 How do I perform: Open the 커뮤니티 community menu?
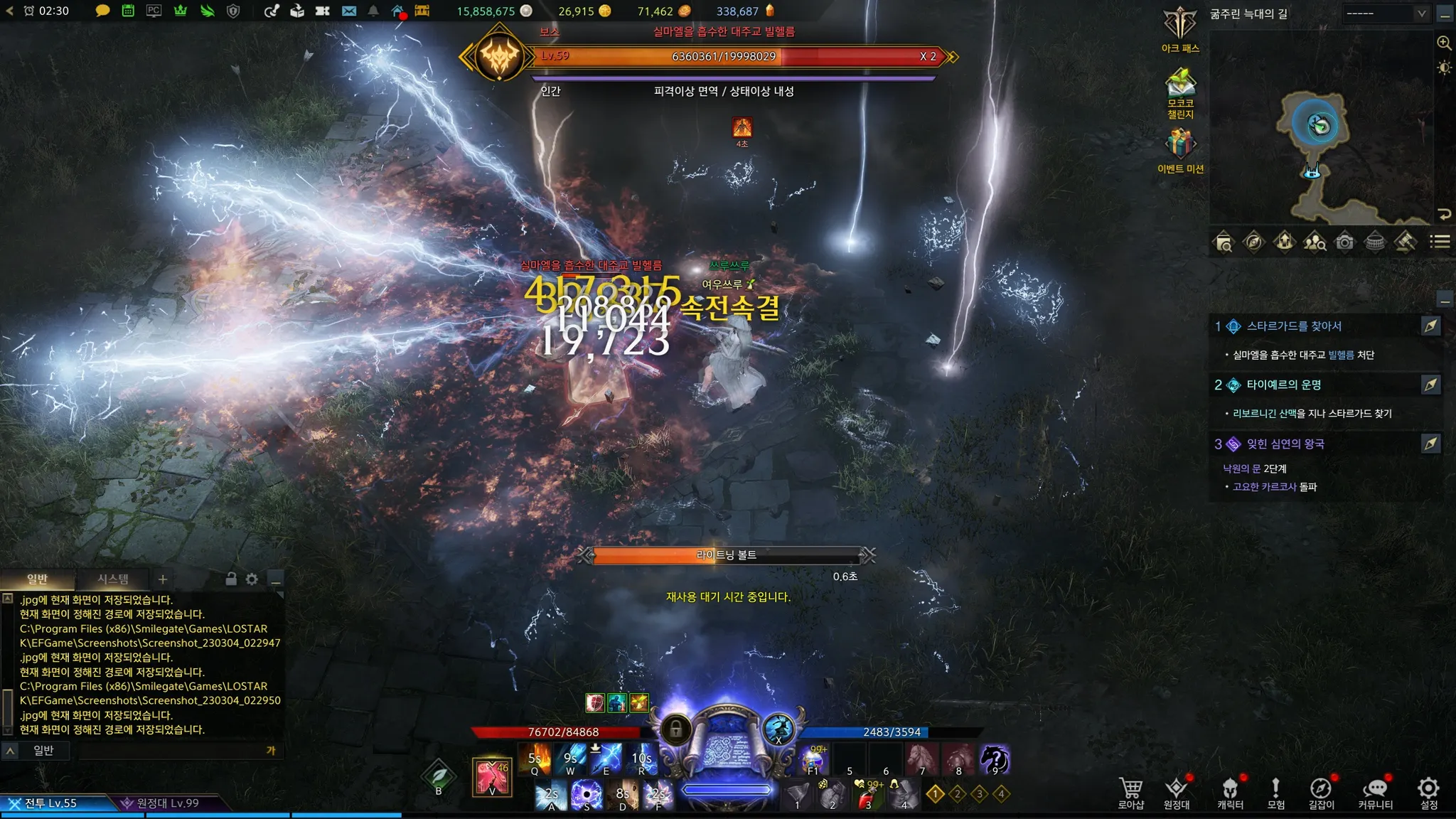click(x=1375, y=791)
